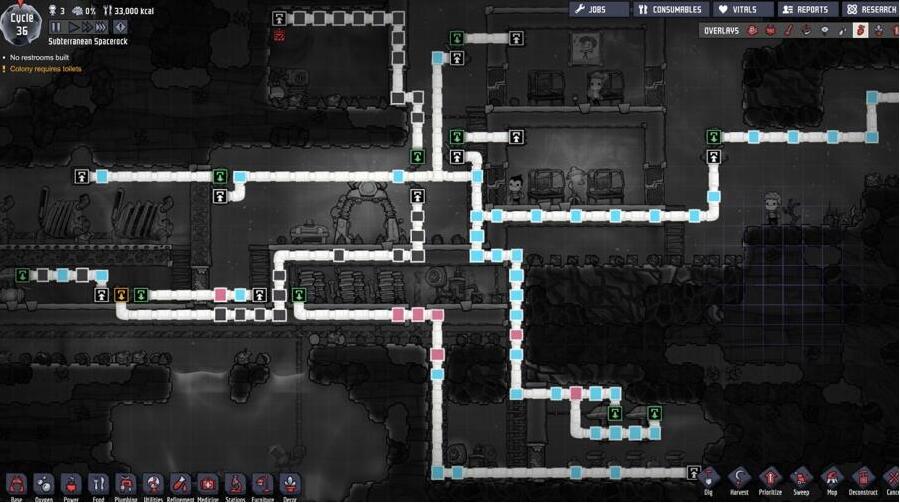Open the Plumbing build category
Viewport: 900px width, 503px height.
point(125,484)
